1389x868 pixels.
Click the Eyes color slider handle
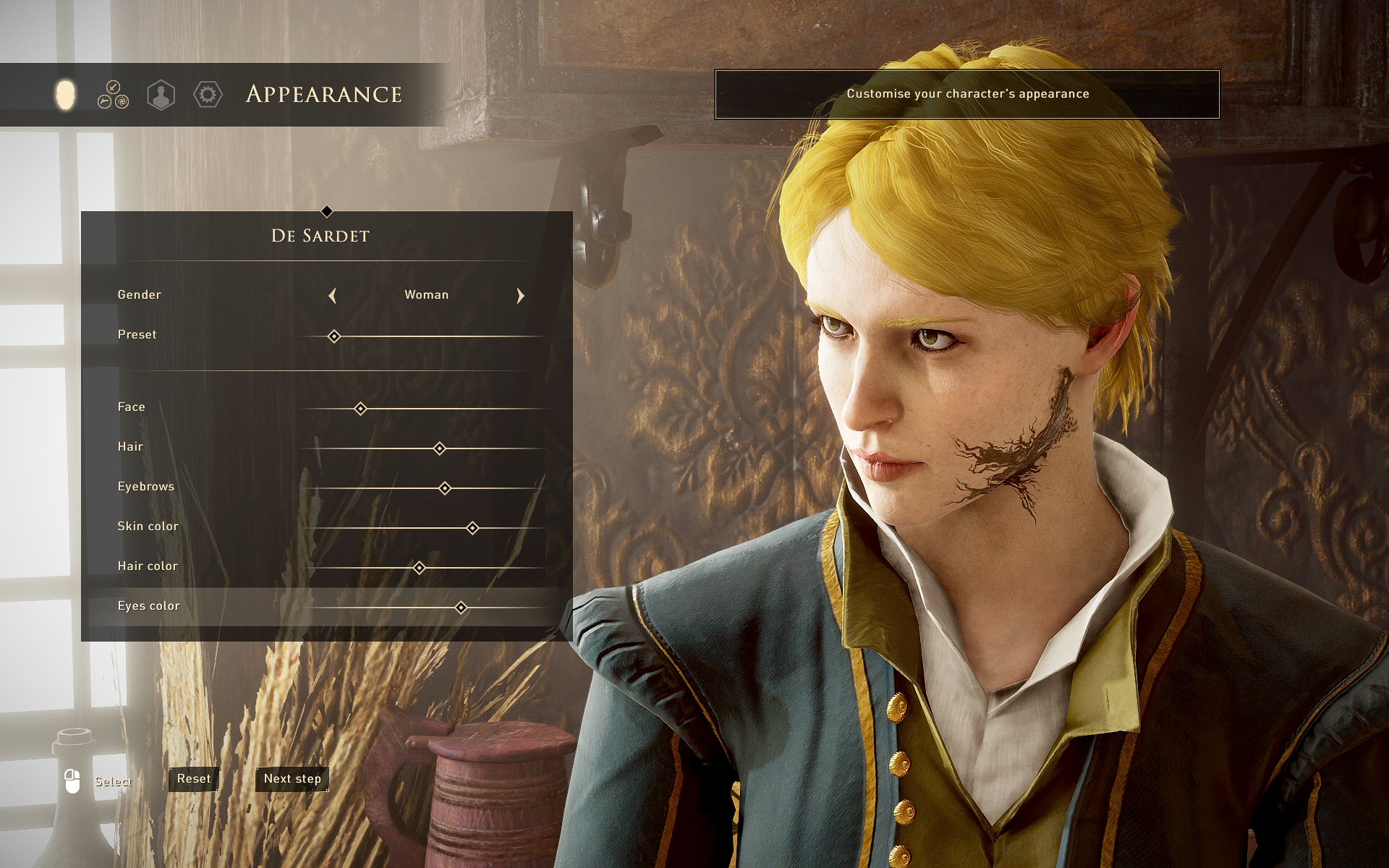[461, 608]
